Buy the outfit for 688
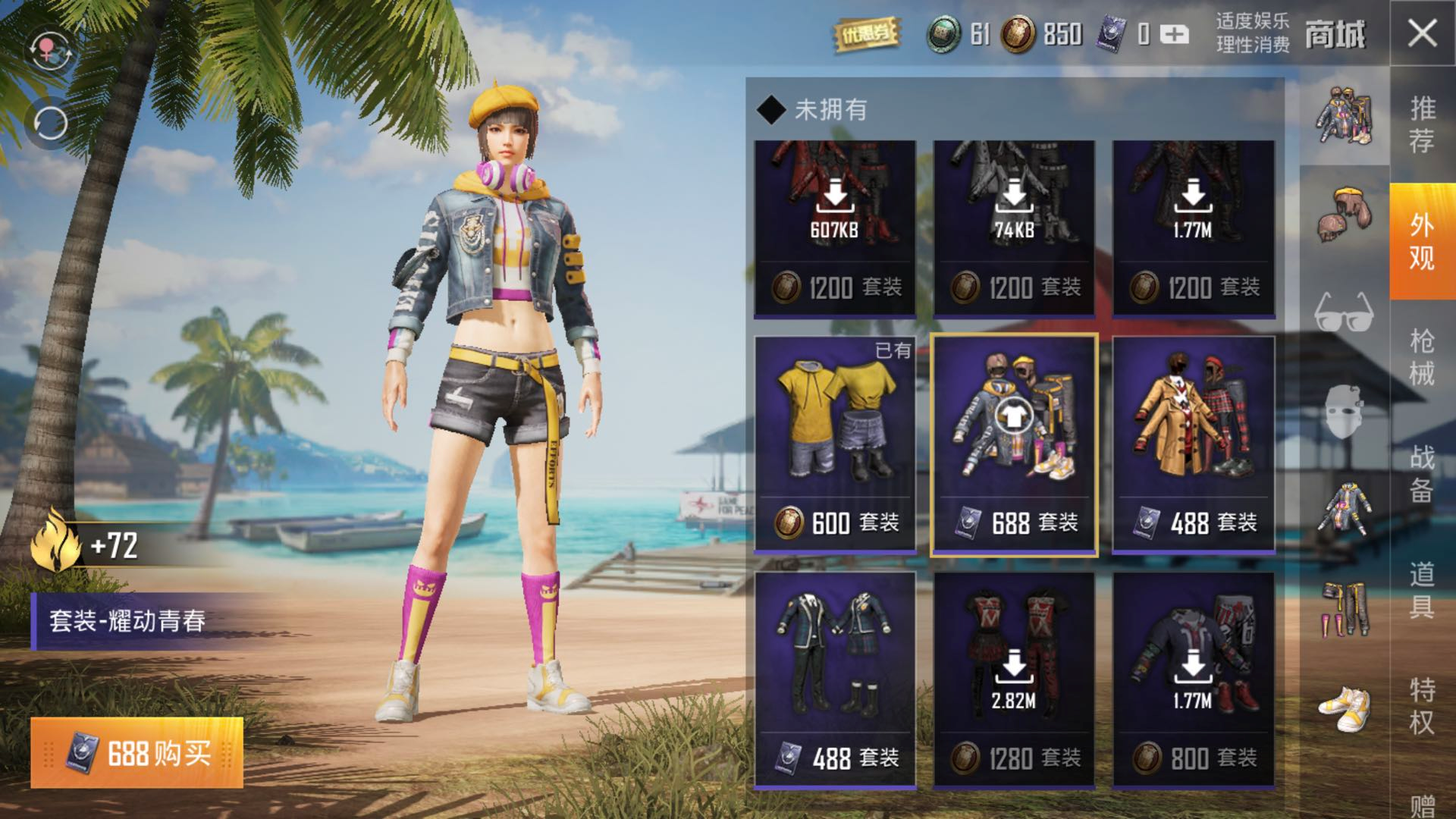This screenshot has height=819, width=1456. [x=137, y=753]
